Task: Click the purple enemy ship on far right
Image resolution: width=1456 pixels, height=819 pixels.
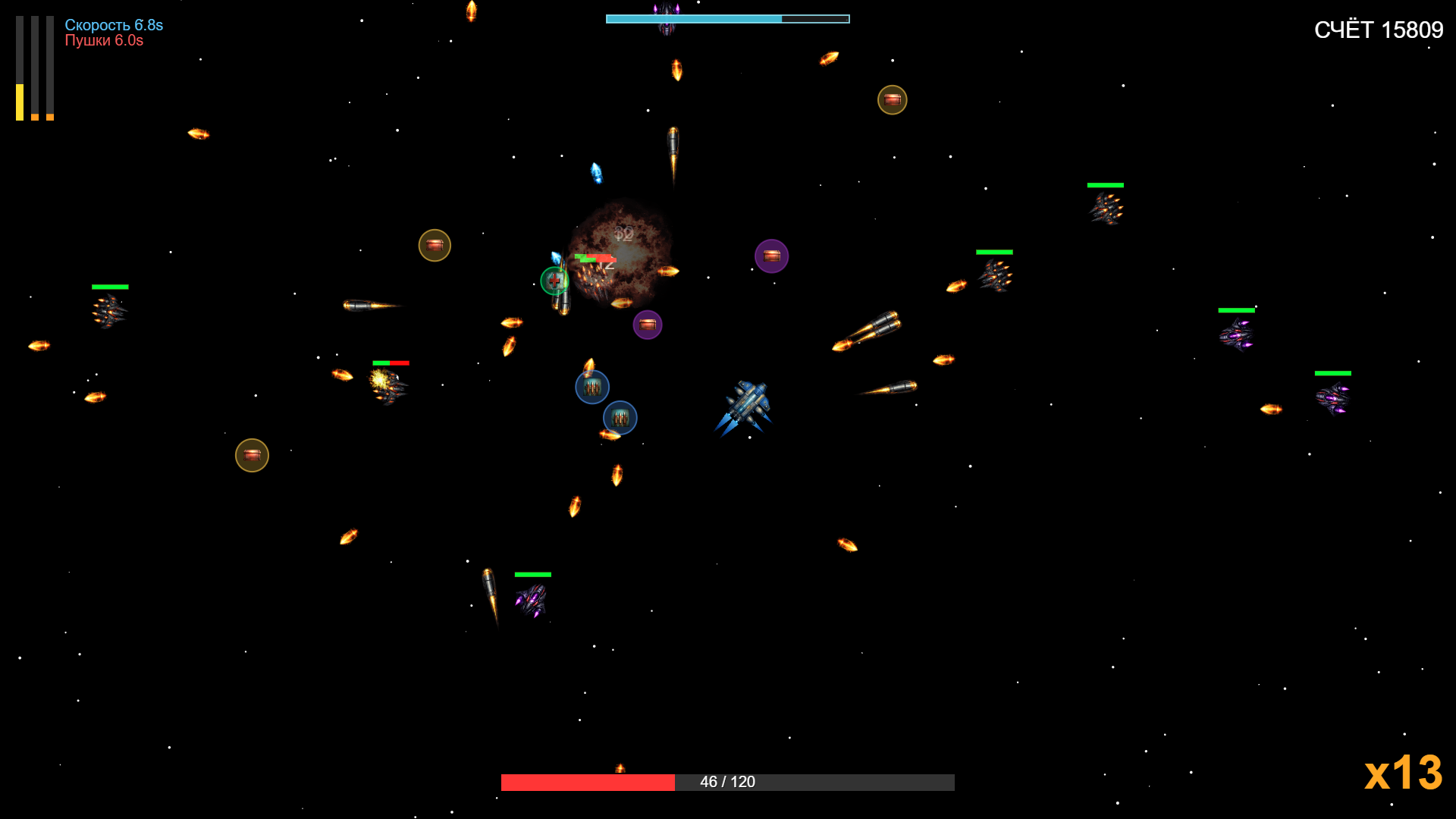Action: click(x=1332, y=397)
